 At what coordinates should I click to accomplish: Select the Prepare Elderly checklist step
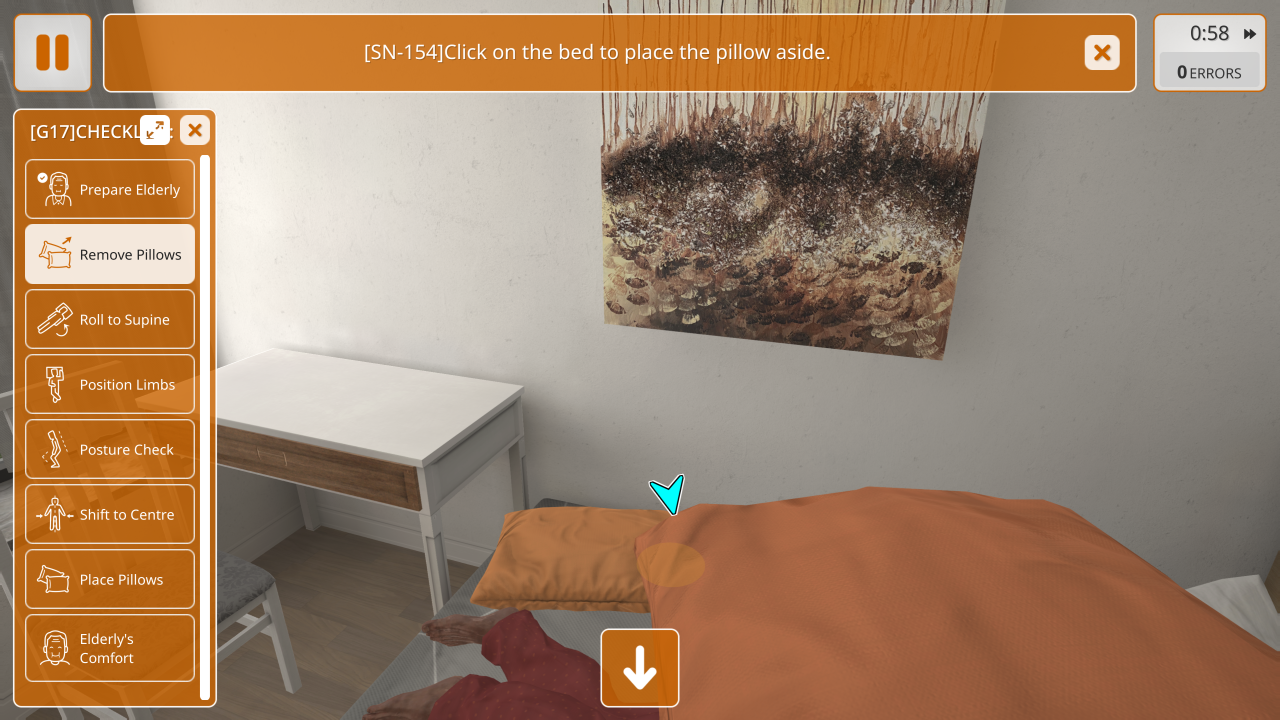point(110,189)
